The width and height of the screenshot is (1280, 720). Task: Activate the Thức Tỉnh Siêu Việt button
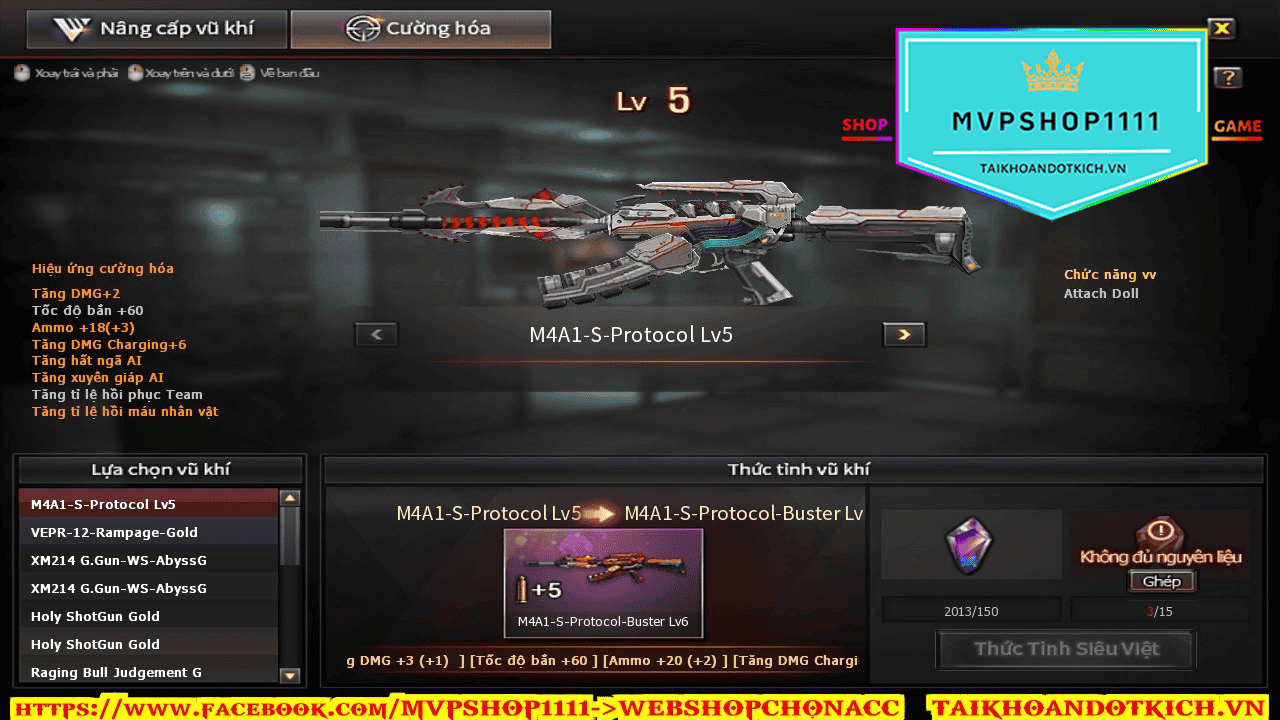tap(1065, 649)
